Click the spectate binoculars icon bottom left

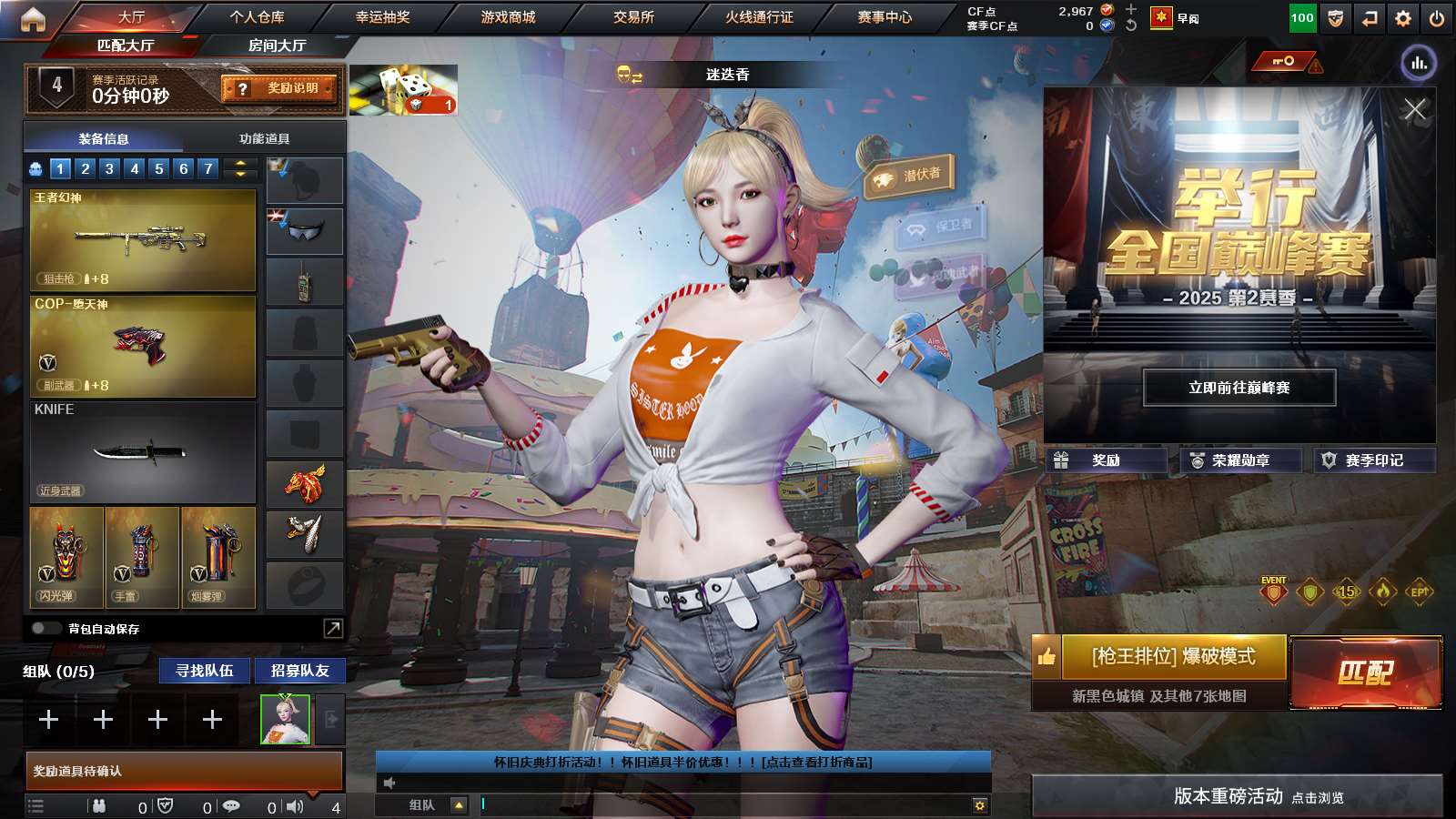coord(98,806)
